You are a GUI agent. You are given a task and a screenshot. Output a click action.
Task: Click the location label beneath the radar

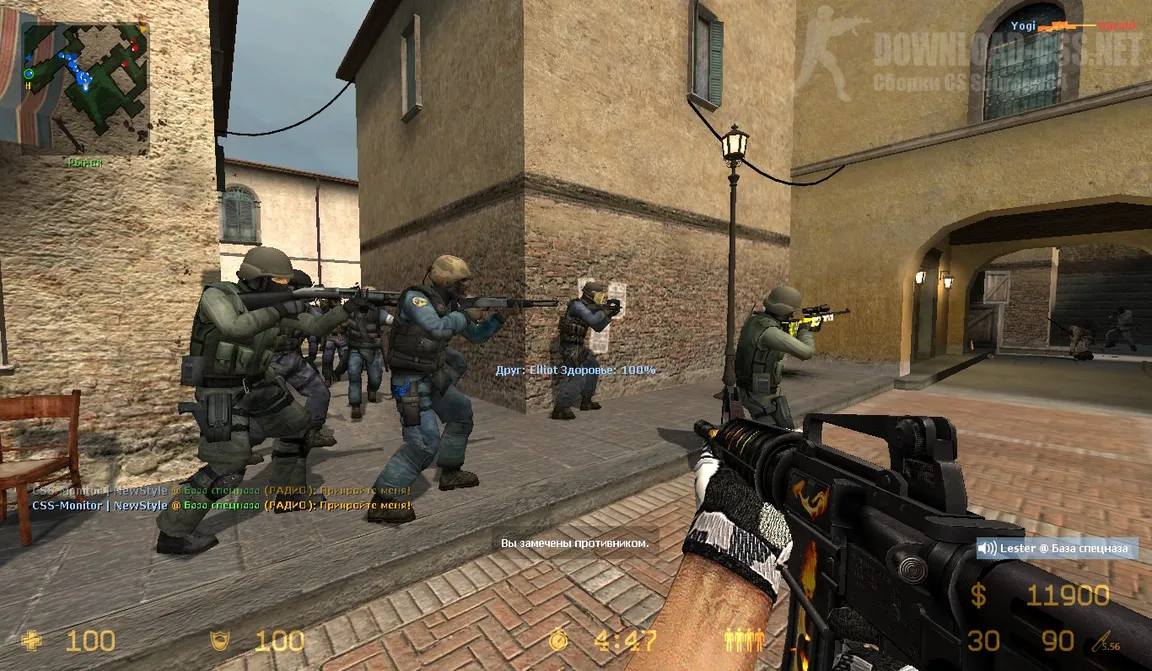click(x=84, y=162)
